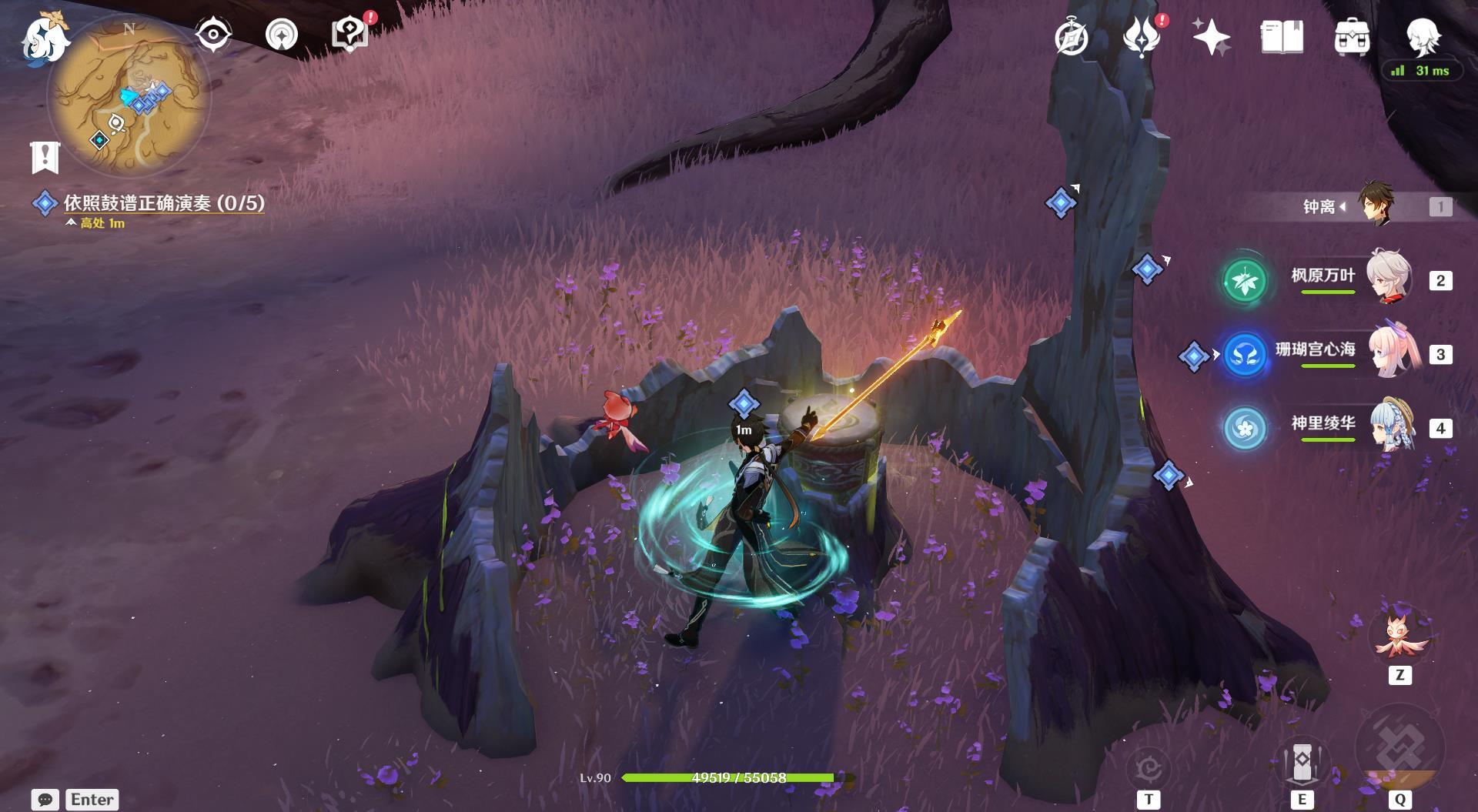Open the Wish star icon
The height and width of the screenshot is (812, 1478).
point(1210,37)
